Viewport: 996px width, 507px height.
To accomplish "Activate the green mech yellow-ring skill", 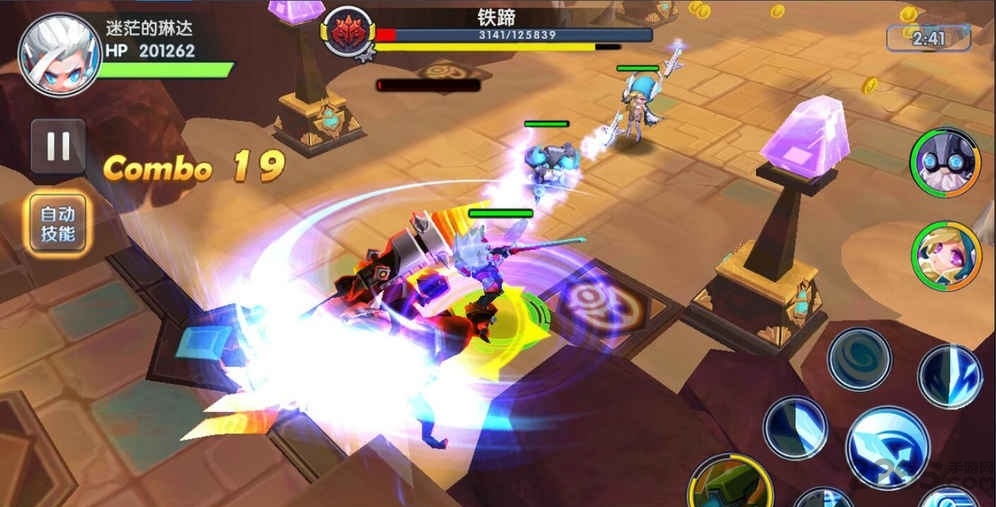I will coord(729,483).
